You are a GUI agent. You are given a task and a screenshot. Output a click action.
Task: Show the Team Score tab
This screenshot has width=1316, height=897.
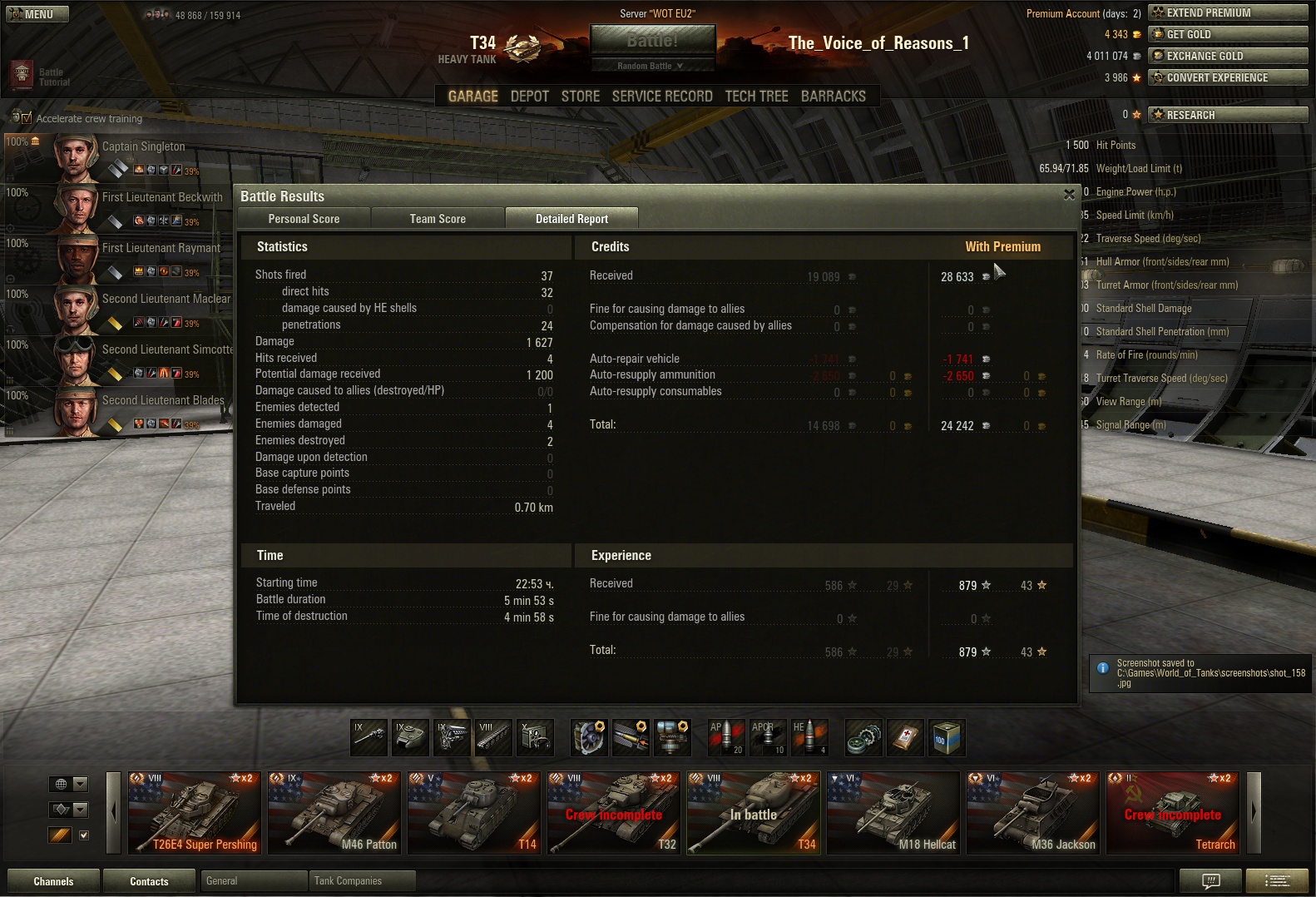438,219
